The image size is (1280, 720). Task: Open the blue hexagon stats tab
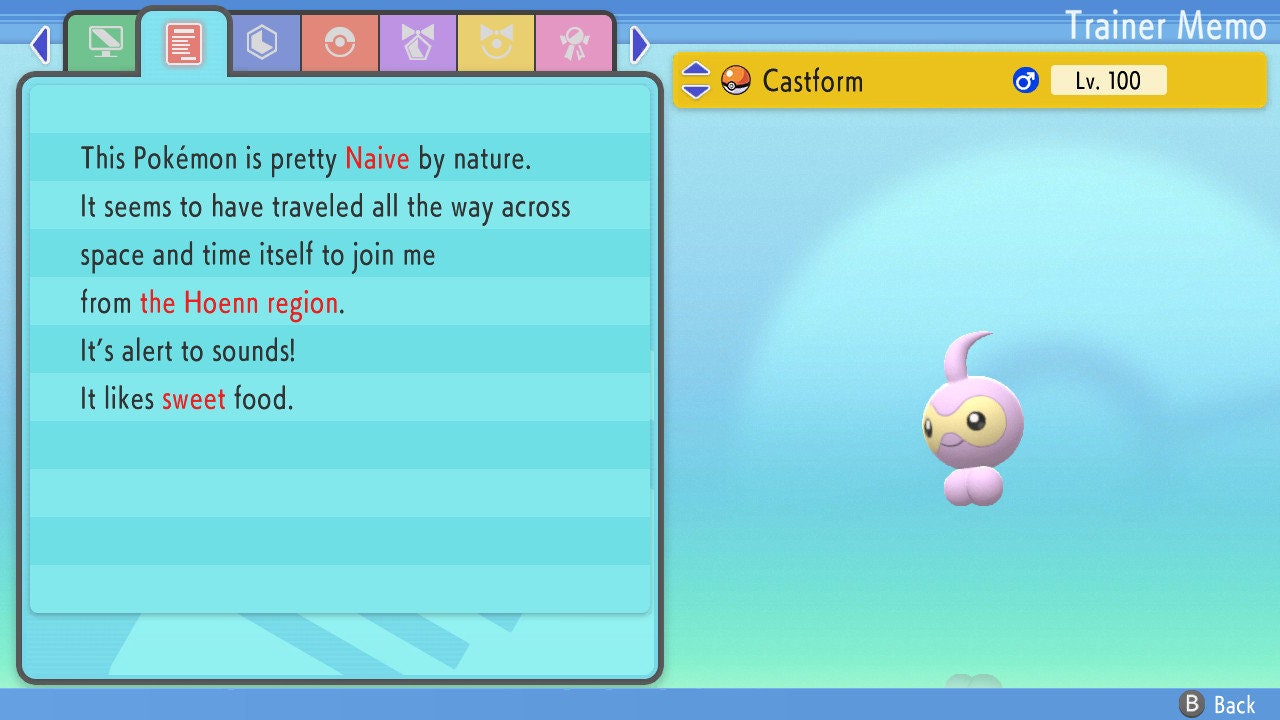[x=262, y=43]
